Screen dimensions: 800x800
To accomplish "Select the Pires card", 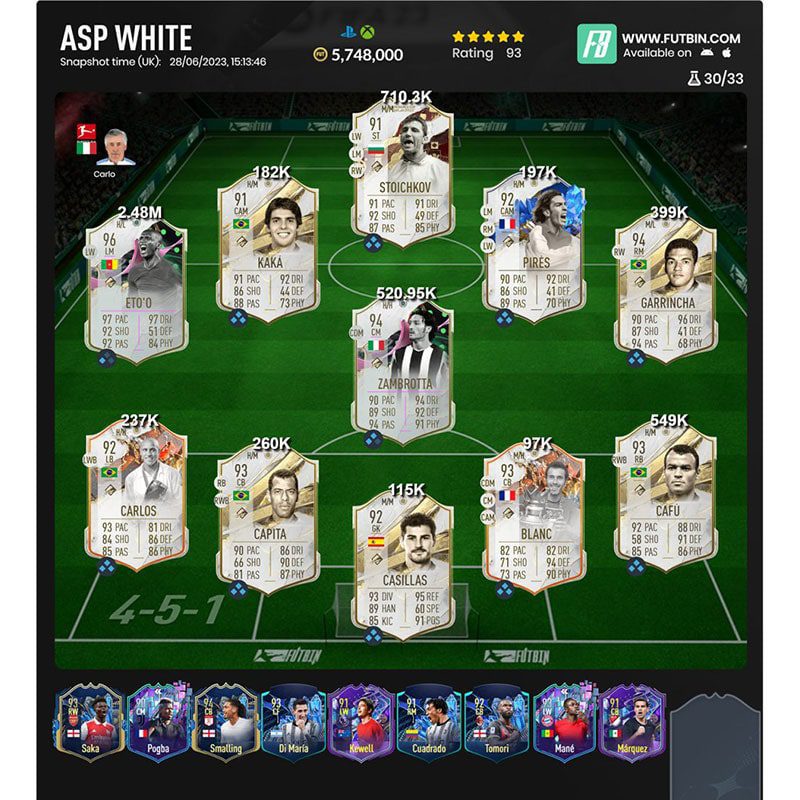I will coord(533,250).
